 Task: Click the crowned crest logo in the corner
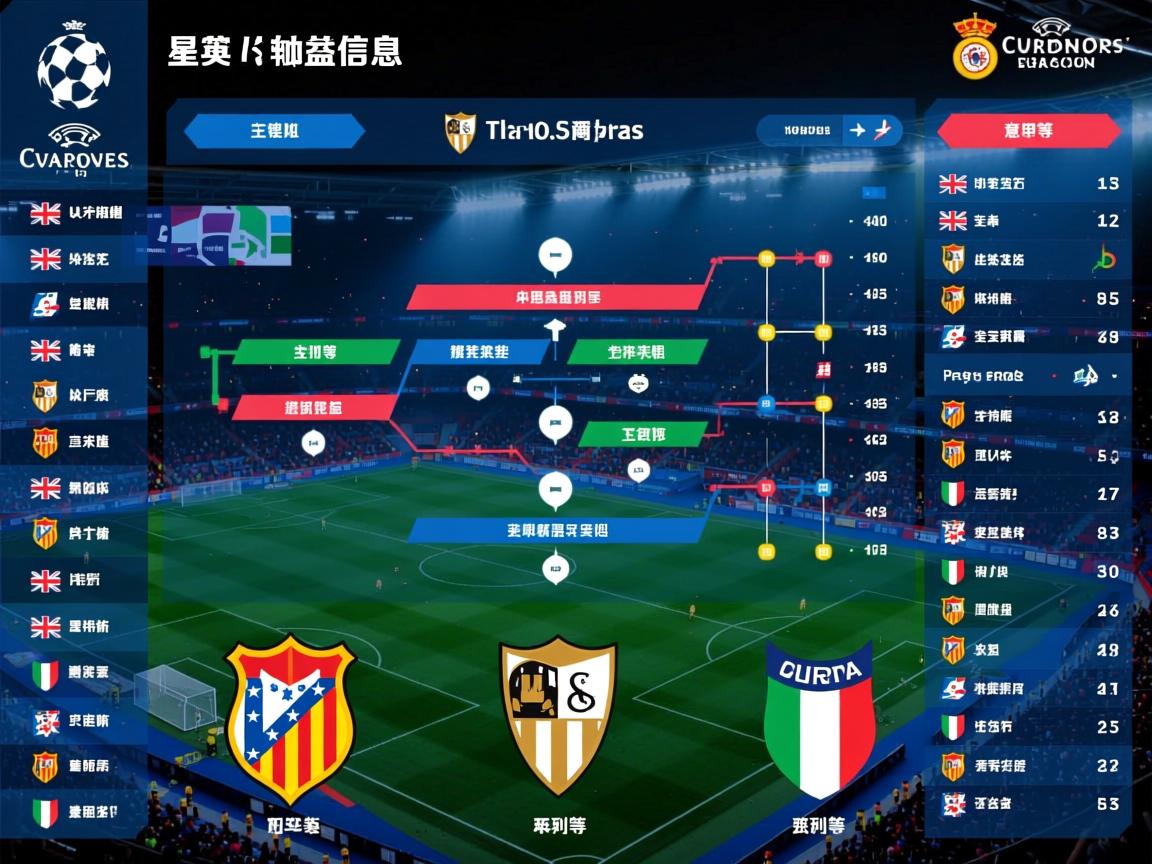[974, 48]
